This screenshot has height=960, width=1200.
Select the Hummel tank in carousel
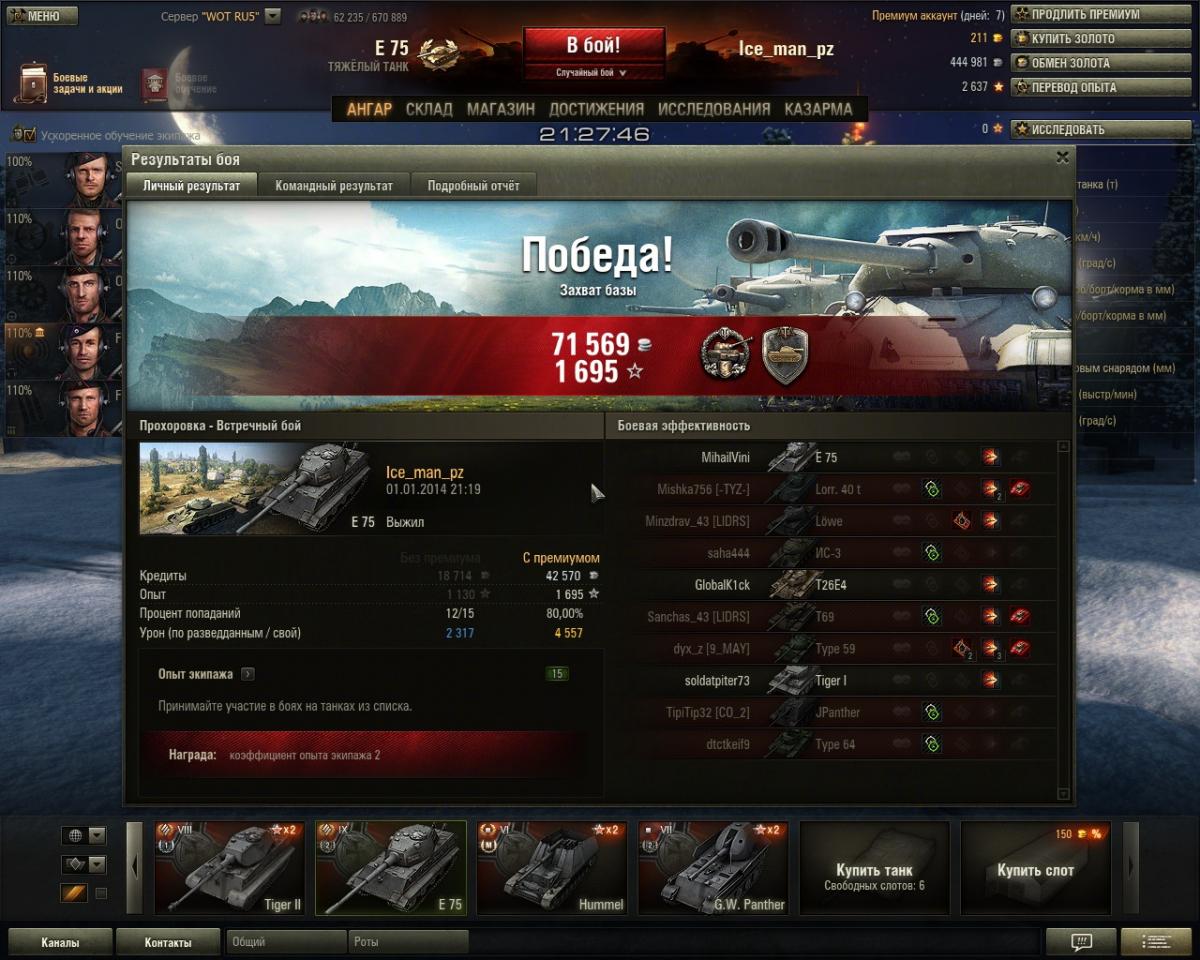pyautogui.click(x=551, y=868)
